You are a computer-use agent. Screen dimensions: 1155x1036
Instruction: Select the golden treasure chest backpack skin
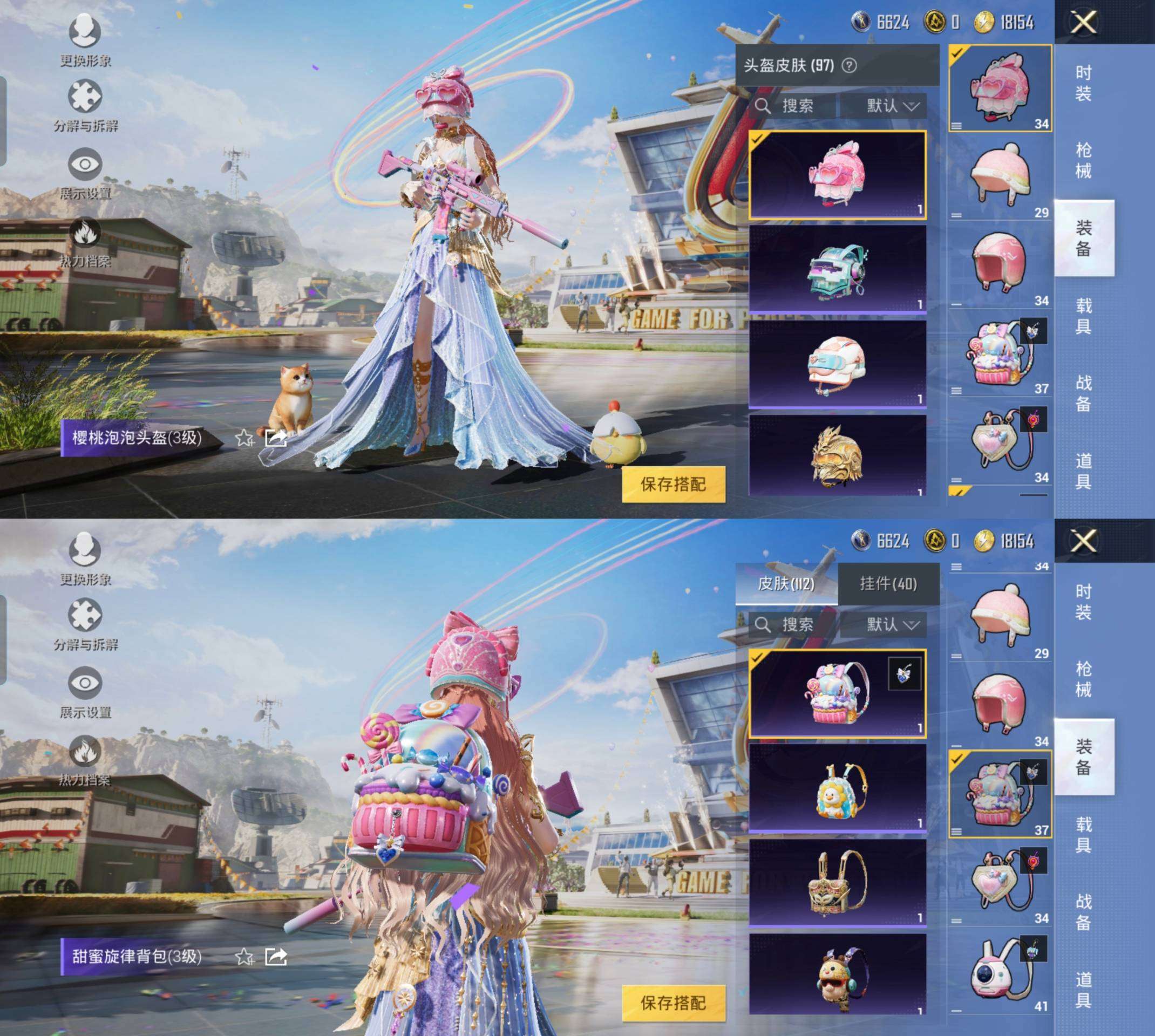[x=837, y=882]
